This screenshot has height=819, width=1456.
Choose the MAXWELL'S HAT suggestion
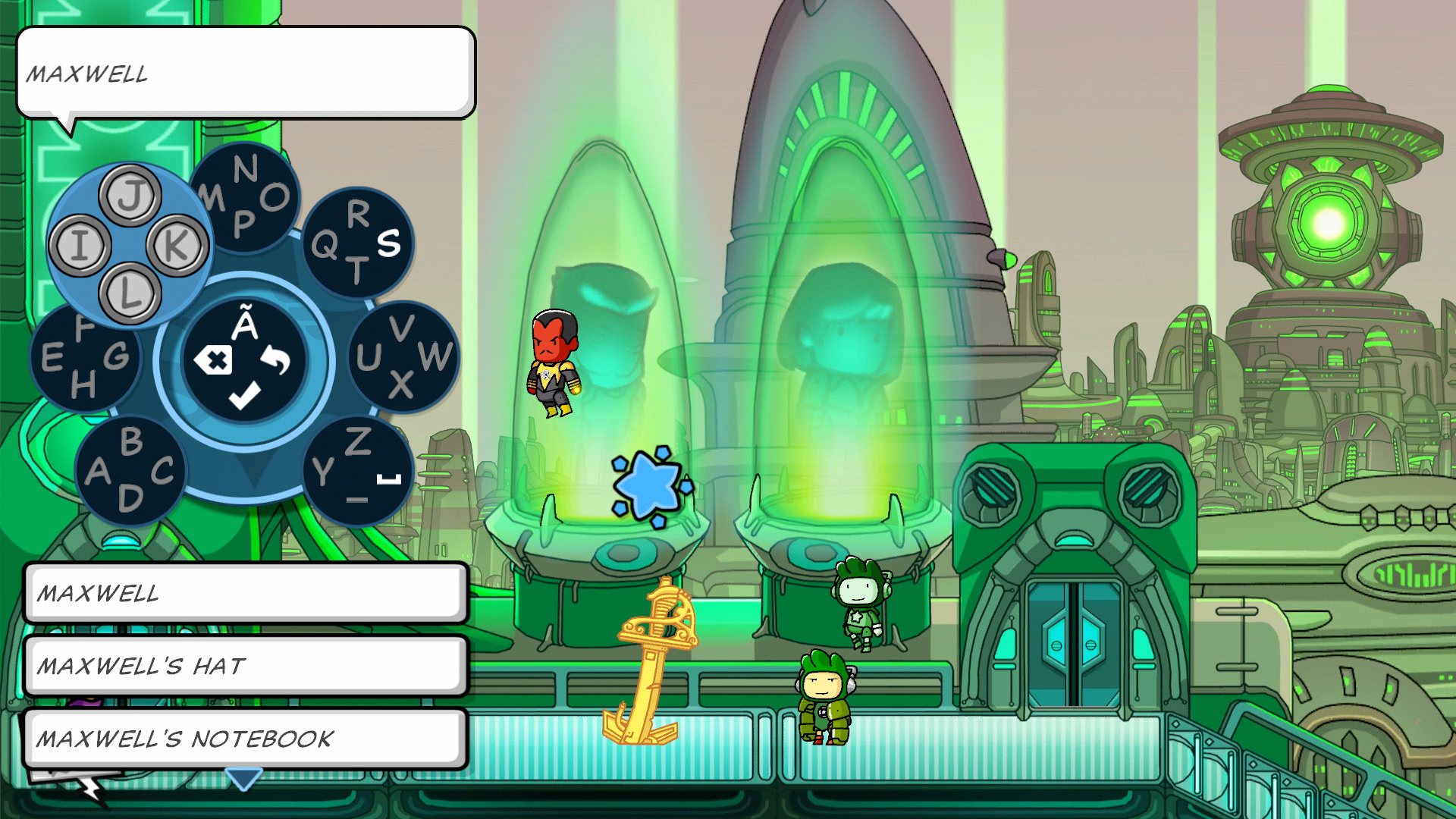coord(243,665)
